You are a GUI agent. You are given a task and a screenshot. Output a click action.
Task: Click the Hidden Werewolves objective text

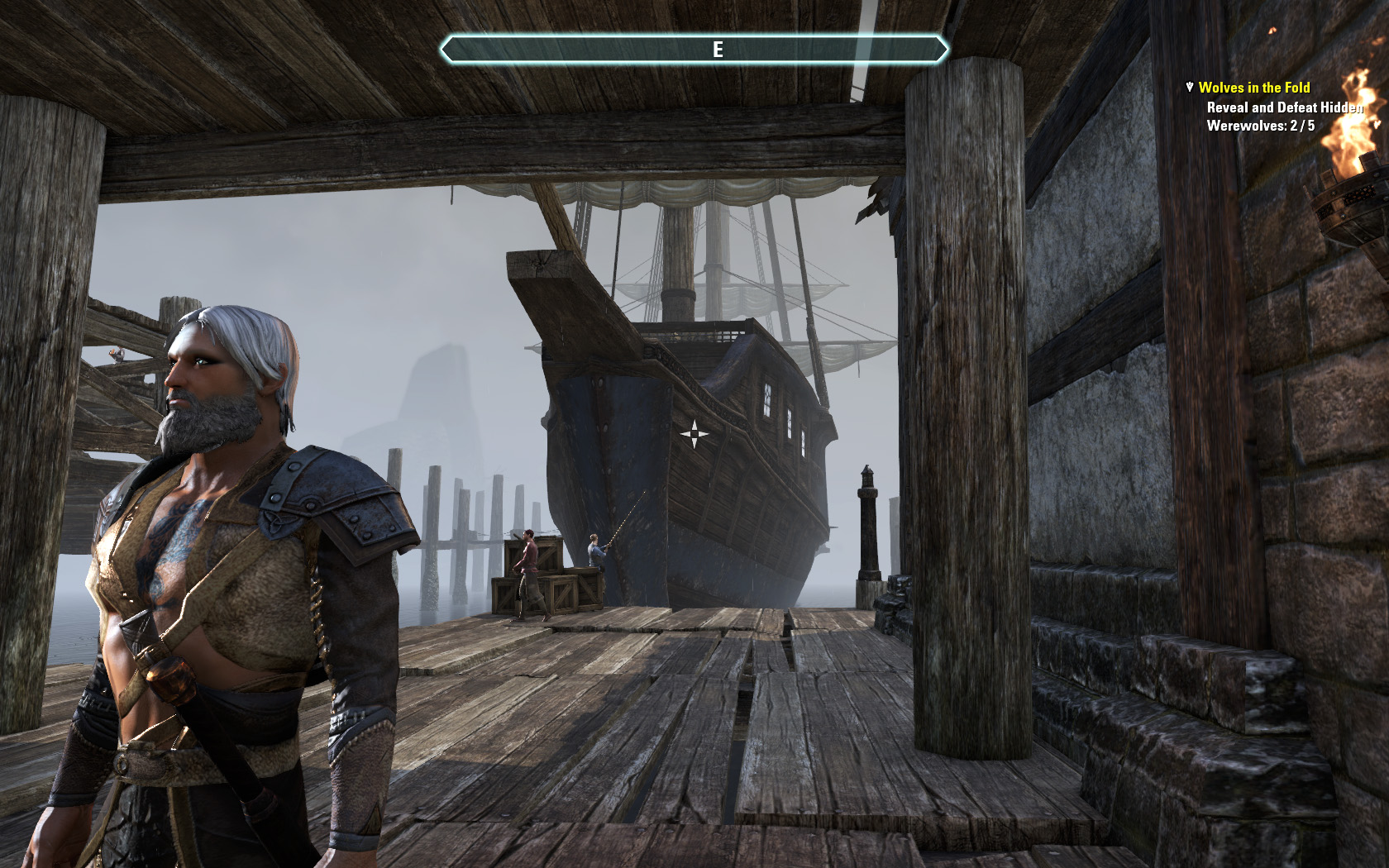[1283, 117]
